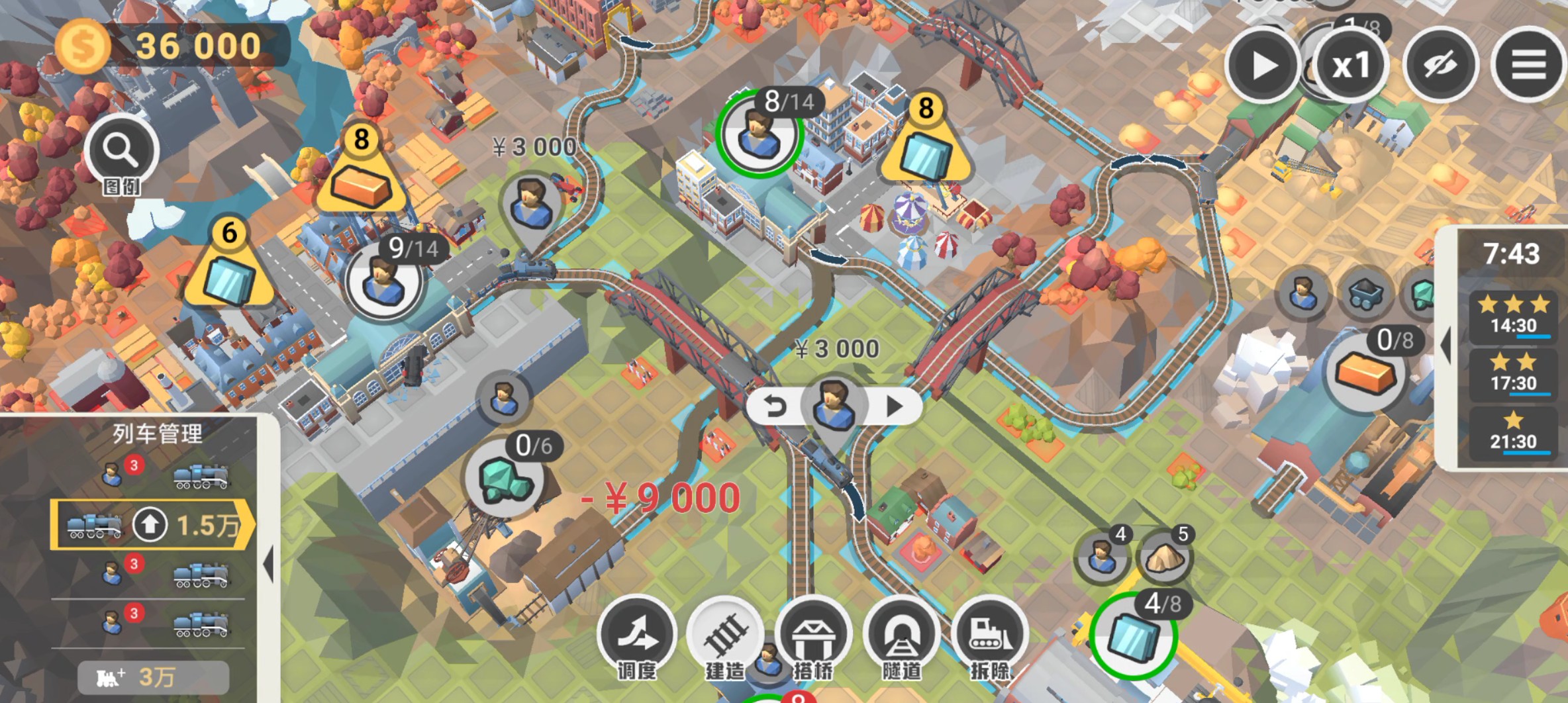This screenshot has height=703, width=1568.
Task: Toggle the eye visibility button
Action: tap(1440, 66)
